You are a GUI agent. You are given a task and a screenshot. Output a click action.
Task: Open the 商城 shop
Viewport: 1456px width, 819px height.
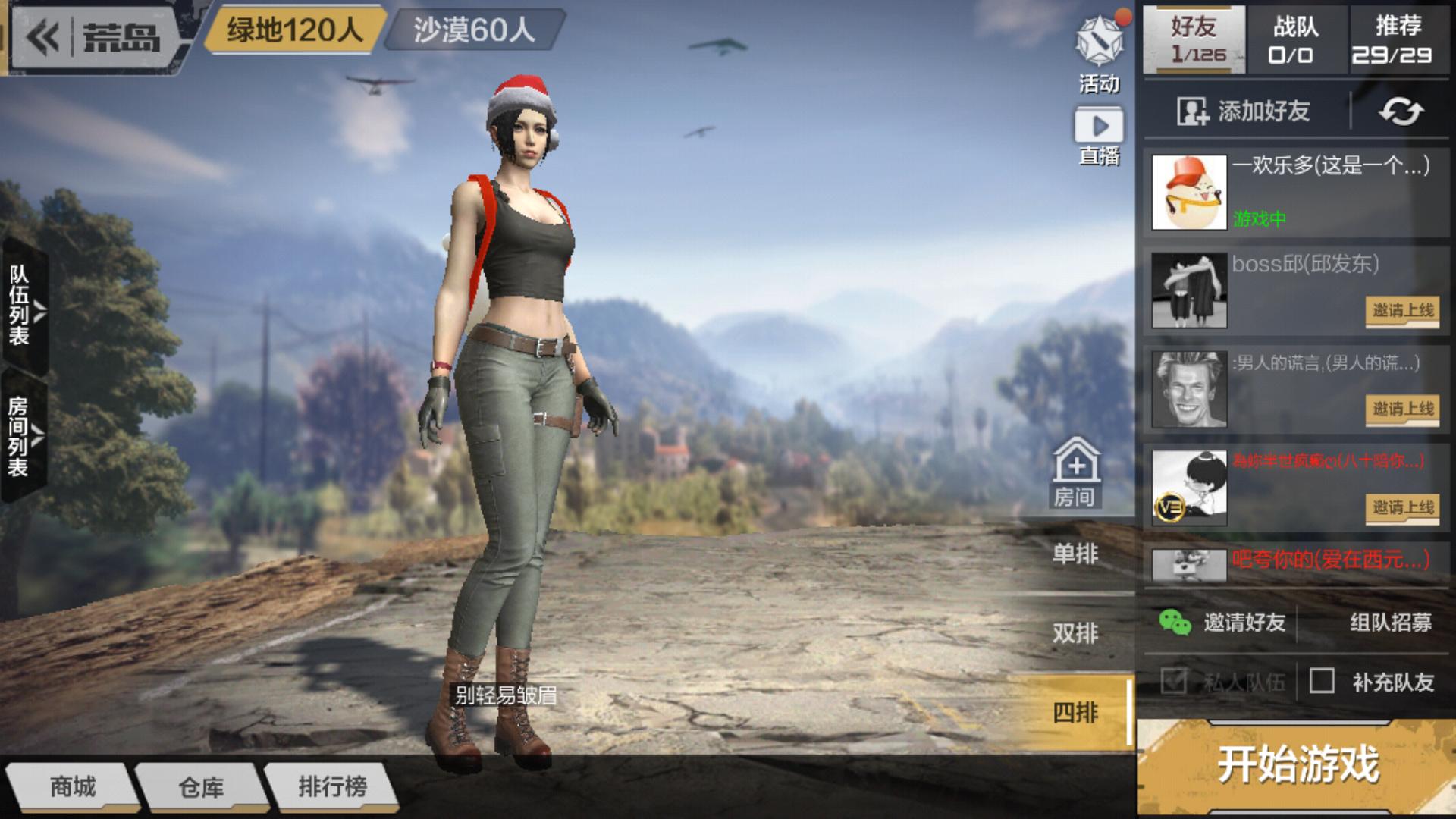point(73,787)
